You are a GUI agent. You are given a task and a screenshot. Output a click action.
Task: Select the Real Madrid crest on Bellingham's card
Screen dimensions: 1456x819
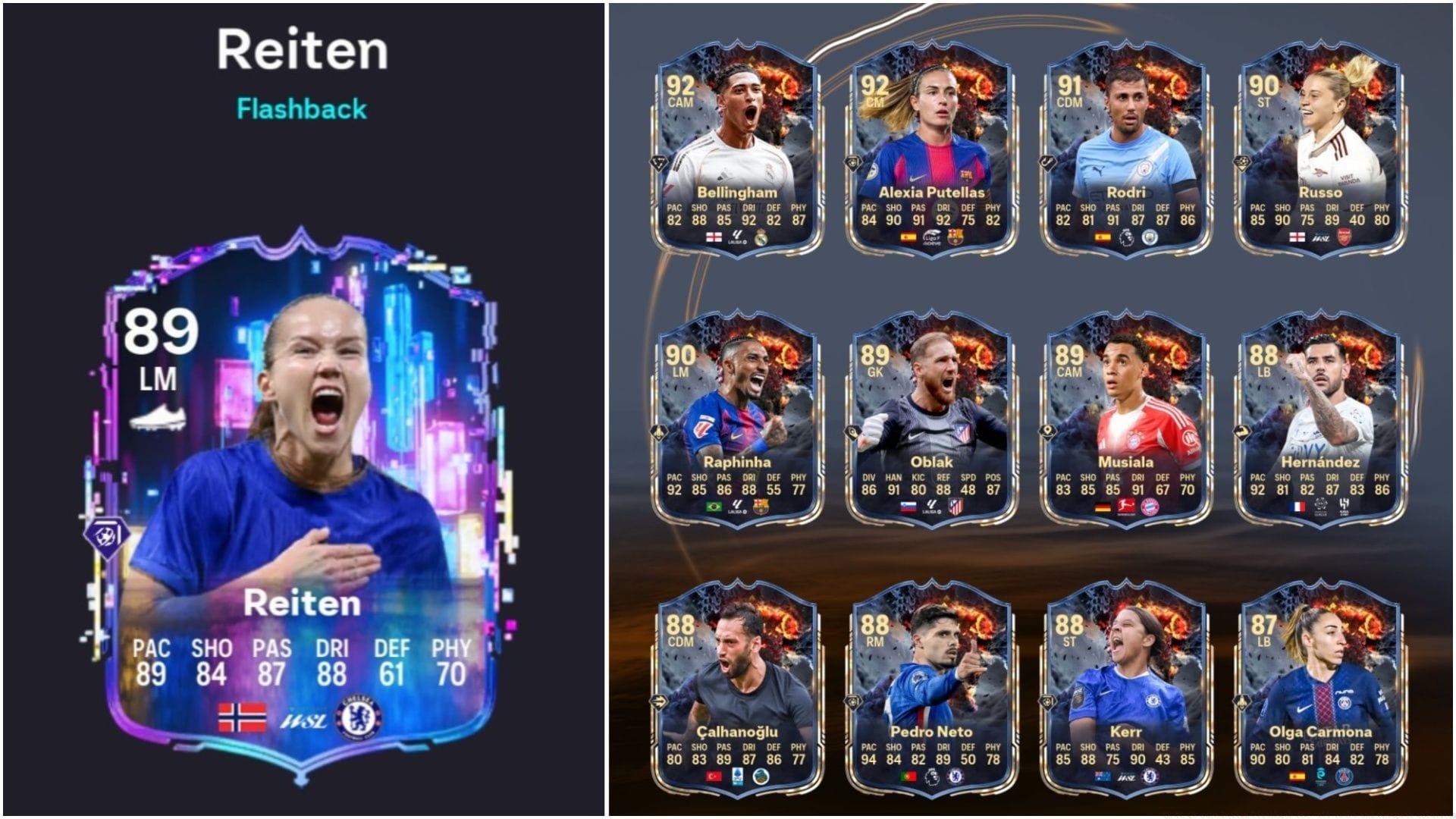[x=762, y=238]
